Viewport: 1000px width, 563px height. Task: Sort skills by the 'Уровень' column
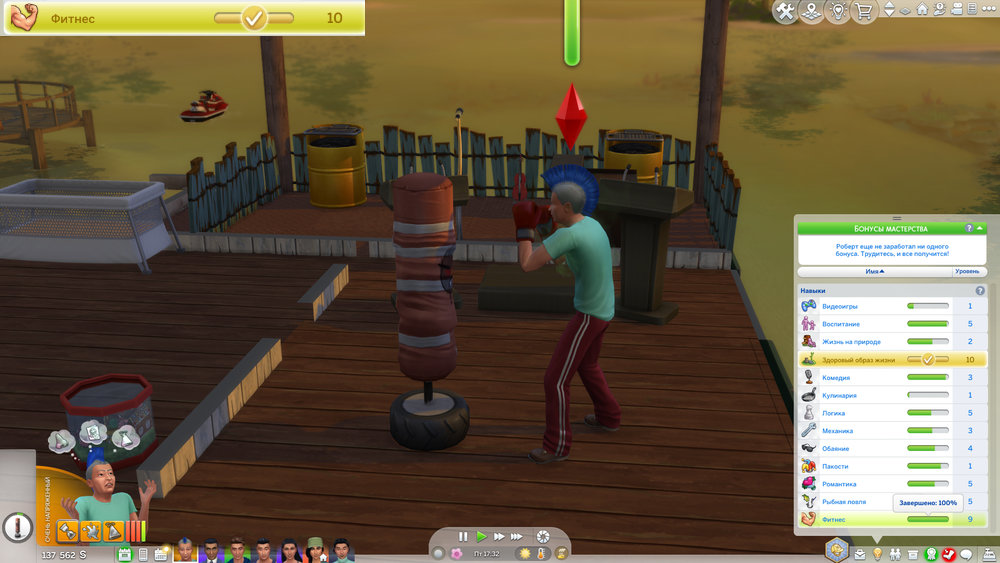pos(967,271)
